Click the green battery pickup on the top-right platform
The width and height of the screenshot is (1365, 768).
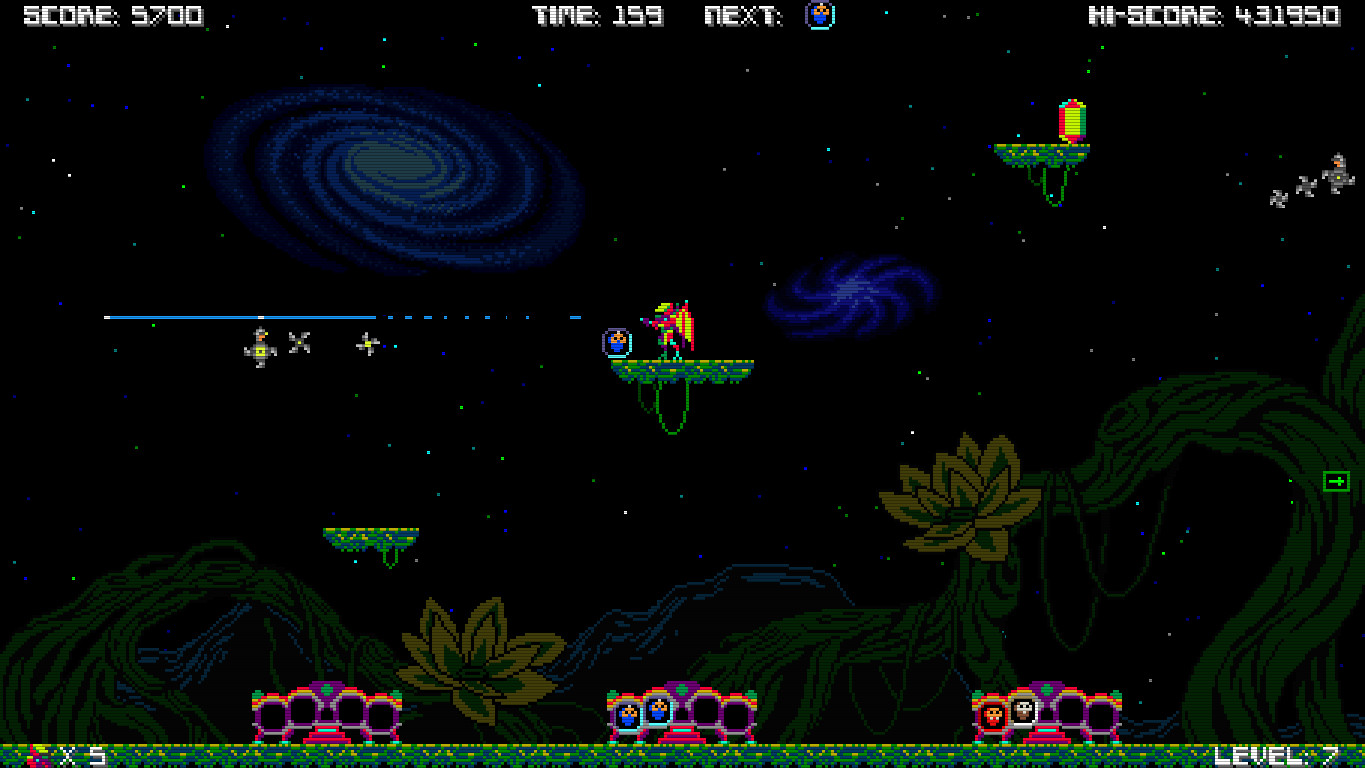pyautogui.click(x=1071, y=122)
